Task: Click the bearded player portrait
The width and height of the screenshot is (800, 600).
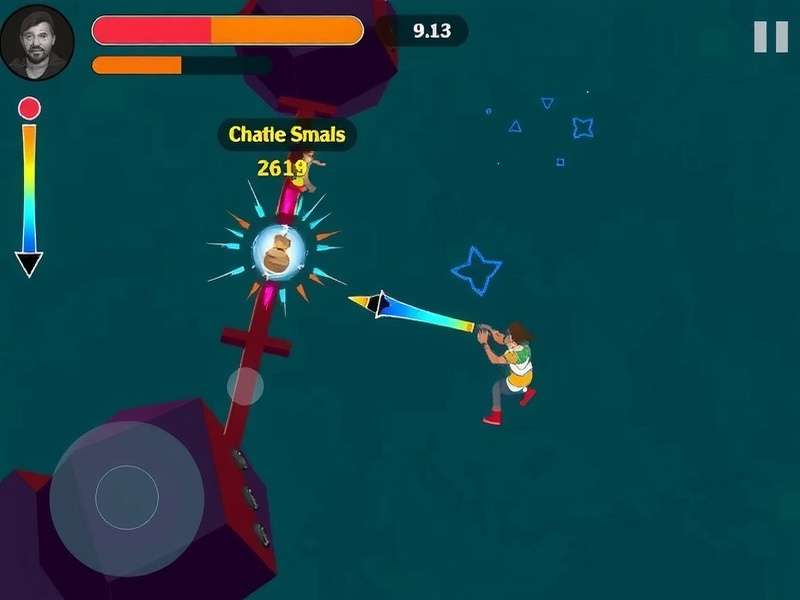Action: point(38,43)
